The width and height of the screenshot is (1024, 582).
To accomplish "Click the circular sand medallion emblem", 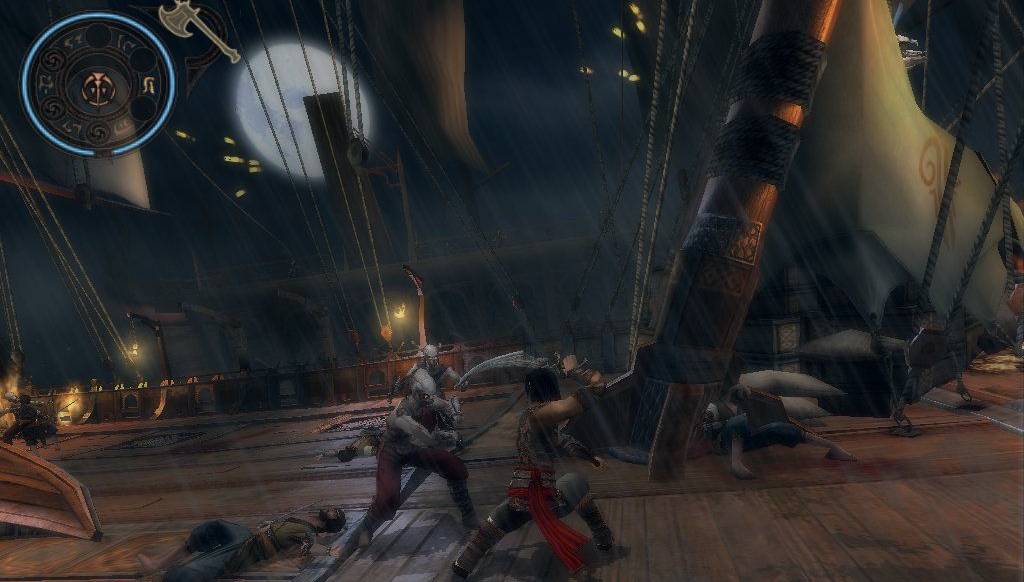I will [98, 84].
